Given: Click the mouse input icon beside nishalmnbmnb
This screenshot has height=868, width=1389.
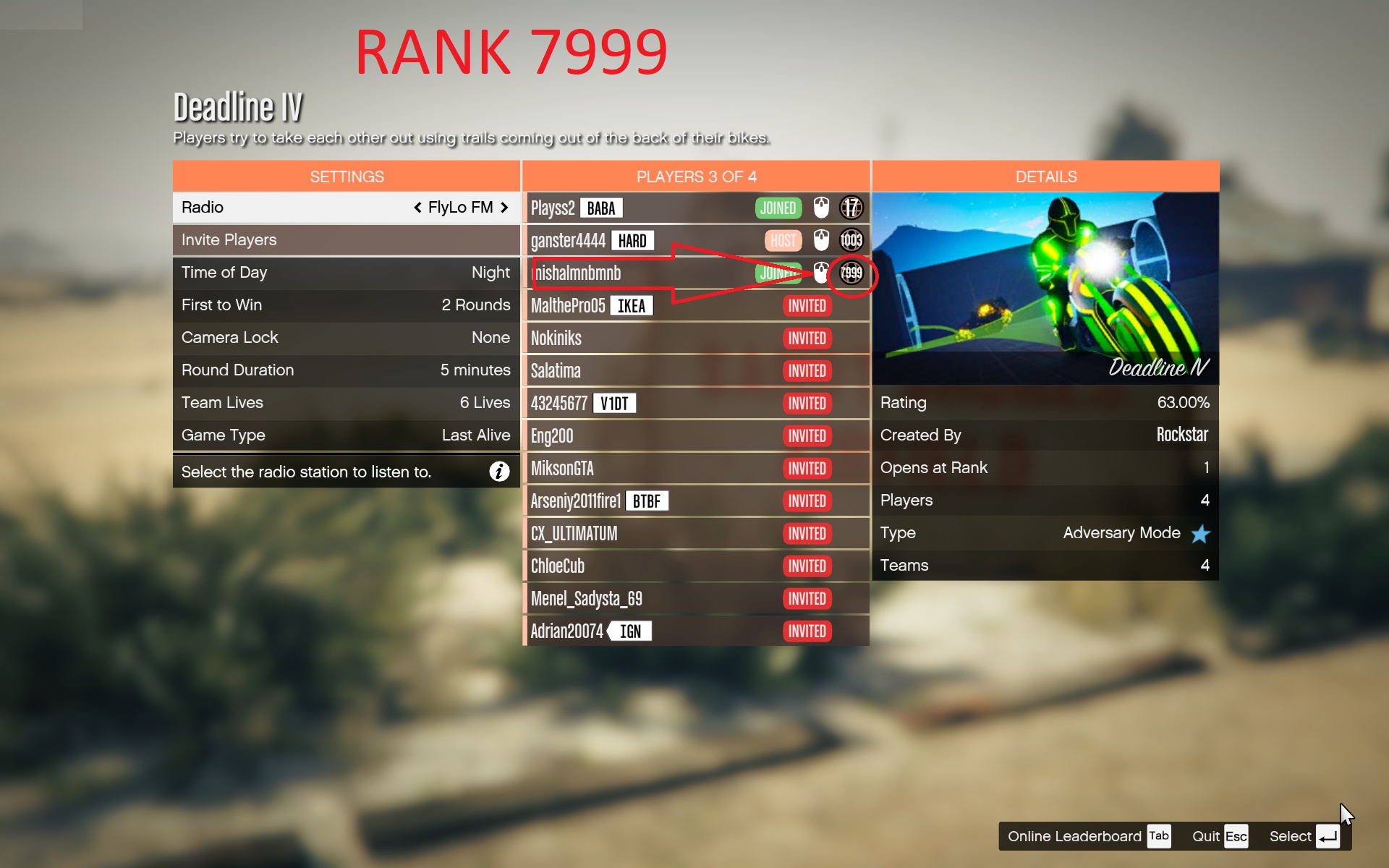Looking at the screenshot, I should (x=820, y=273).
